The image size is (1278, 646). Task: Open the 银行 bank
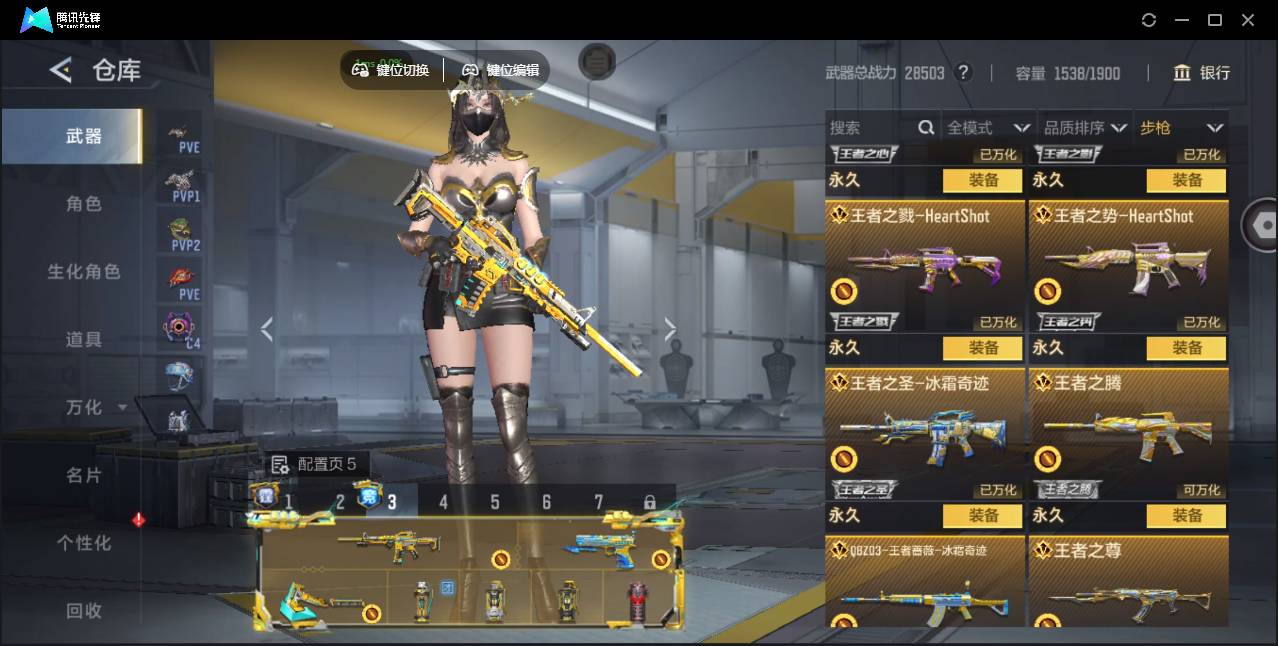1202,73
